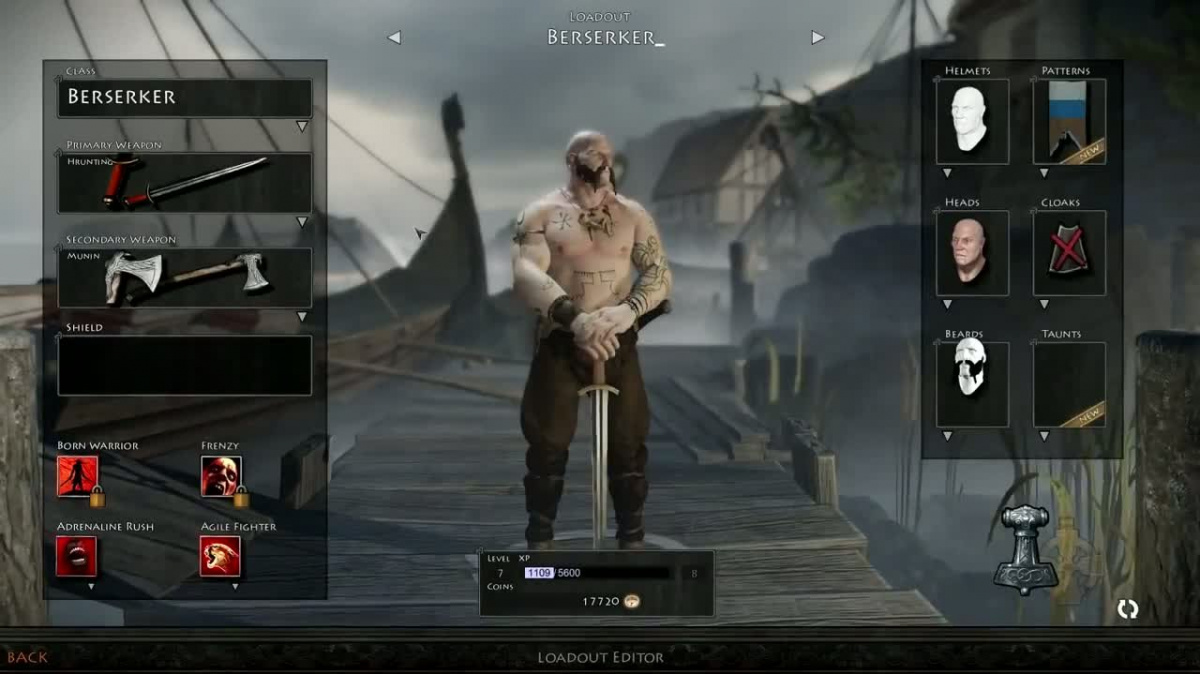Open the Agile Fighter perk slot

tap(221, 557)
